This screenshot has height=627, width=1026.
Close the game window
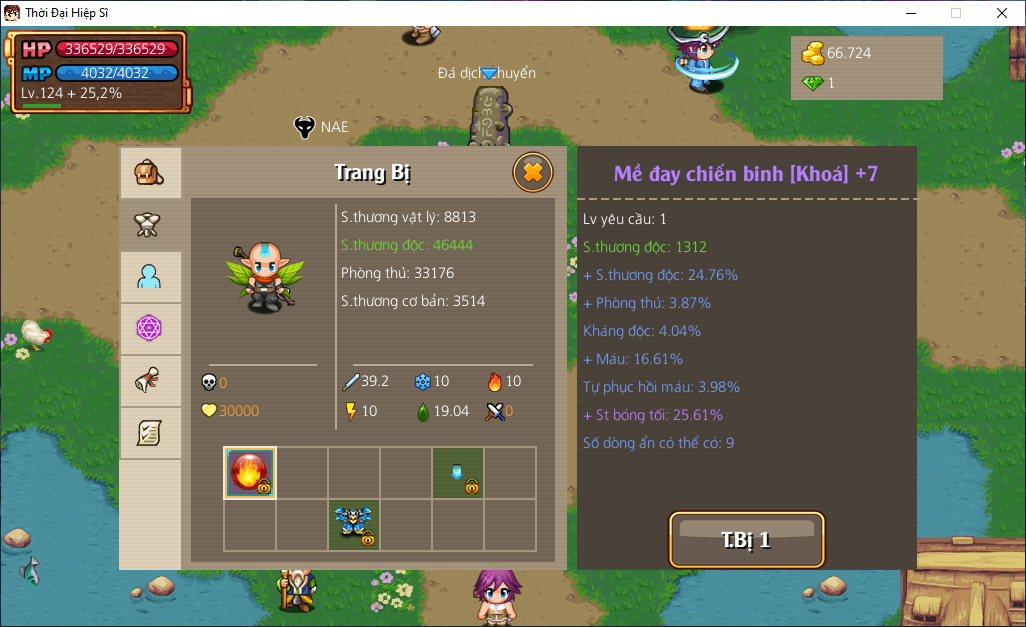tap(1001, 13)
